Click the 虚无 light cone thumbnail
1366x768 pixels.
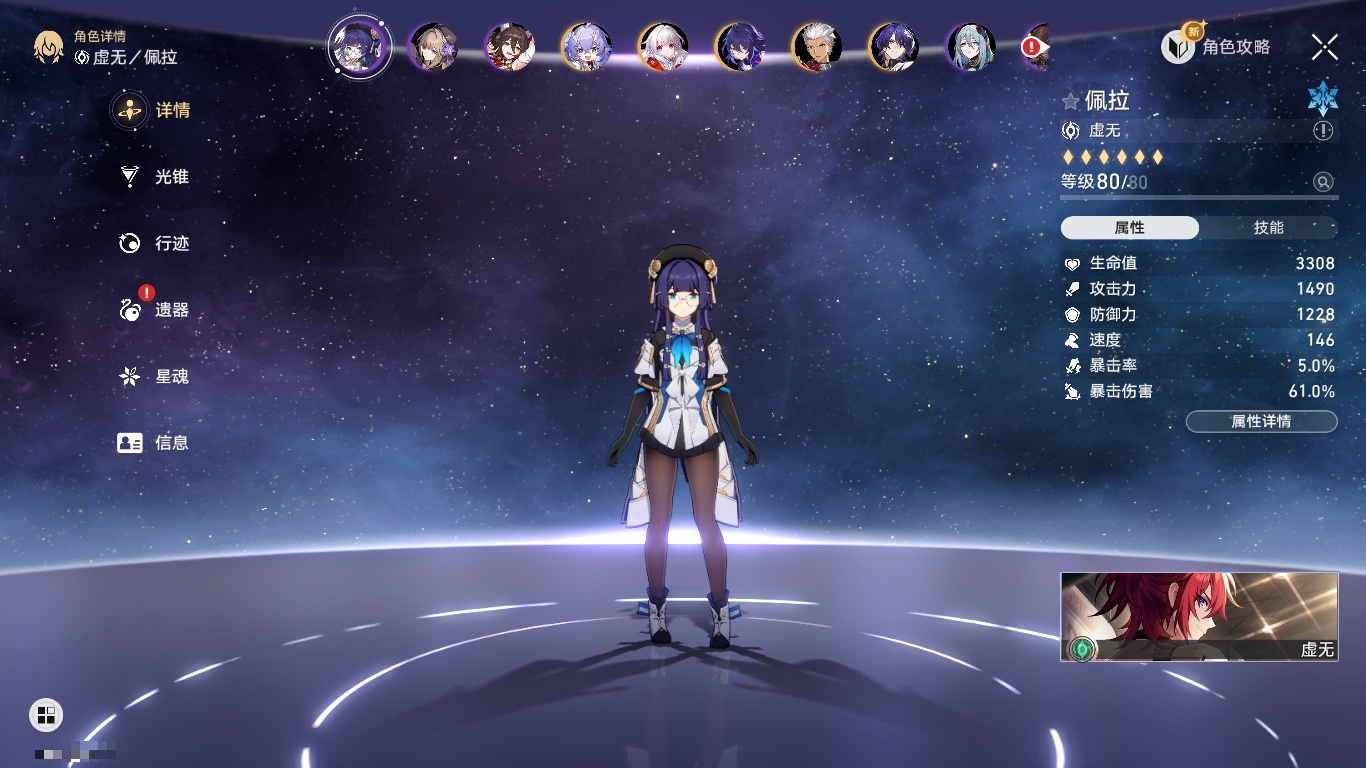pyautogui.click(x=1199, y=617)
